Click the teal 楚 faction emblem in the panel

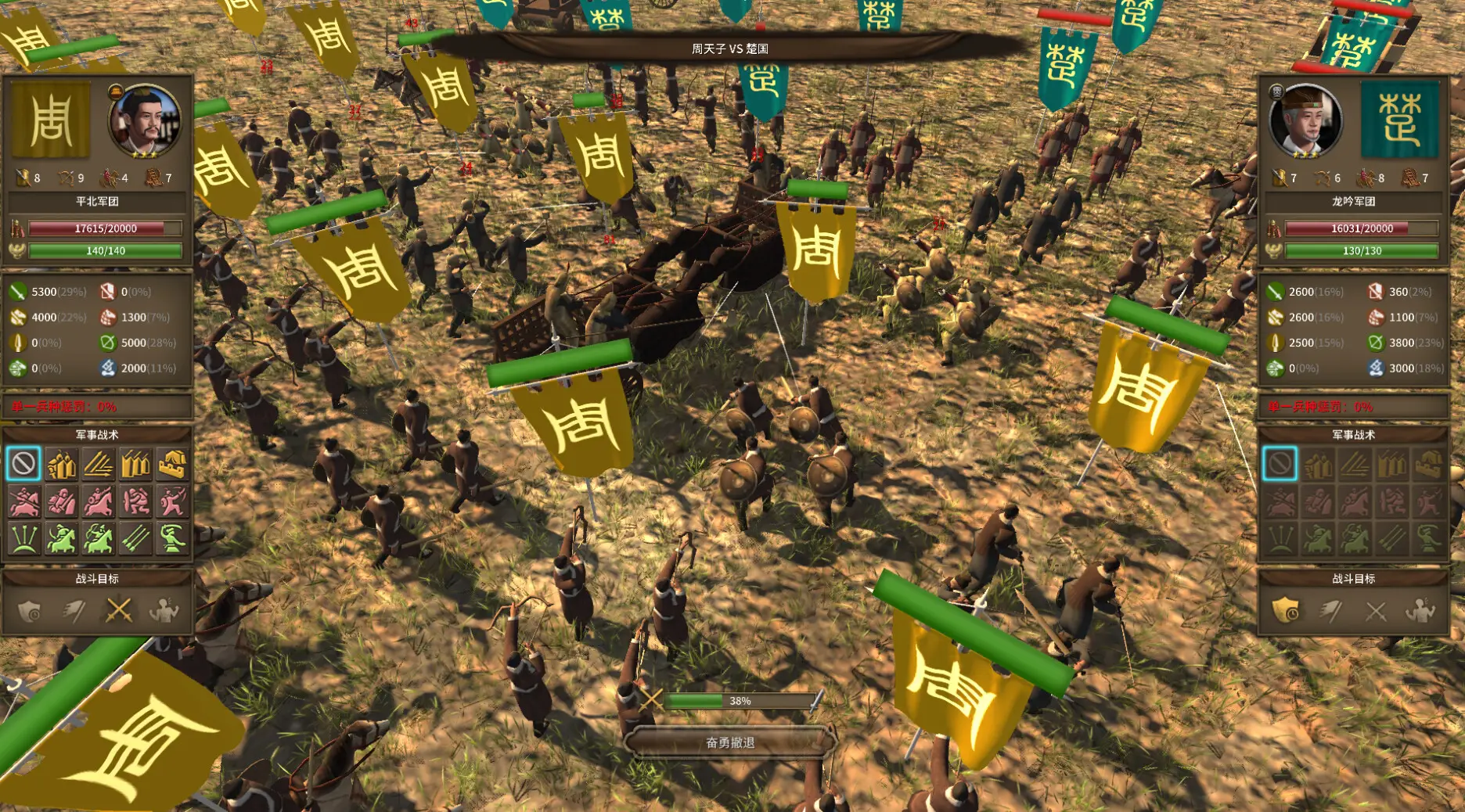pos(1400,120)
